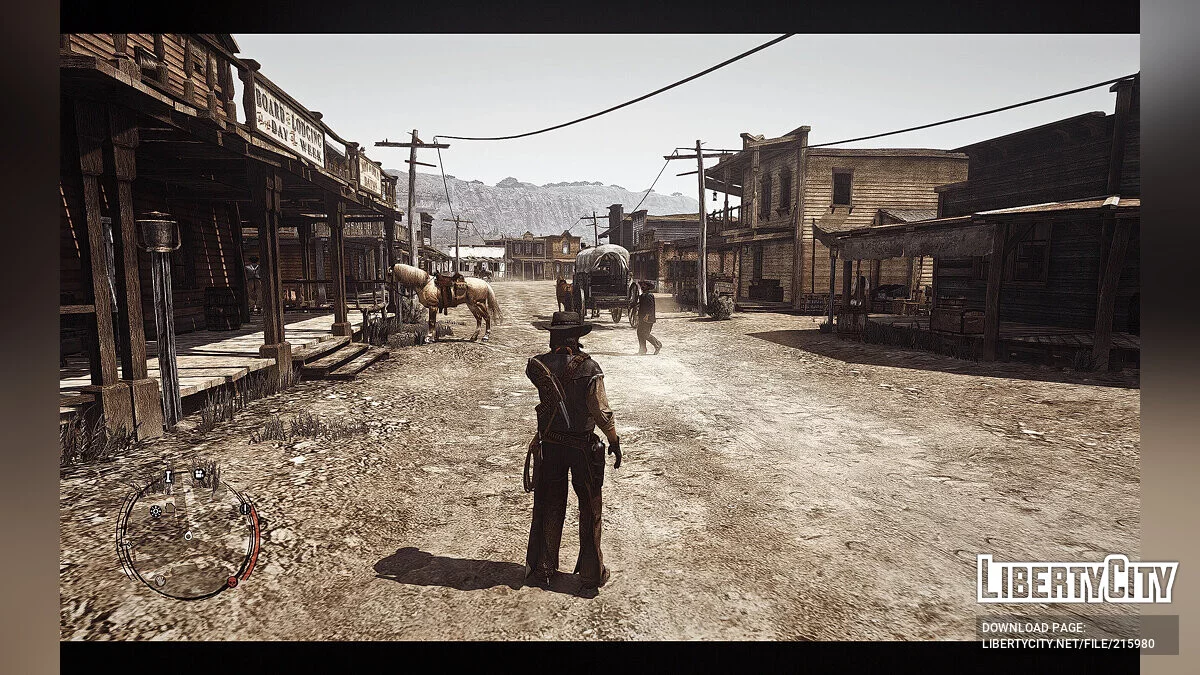Click the LibertyCity logo watermark
The height and width of the screenshot is (675, 1200).
(1076, 579)
